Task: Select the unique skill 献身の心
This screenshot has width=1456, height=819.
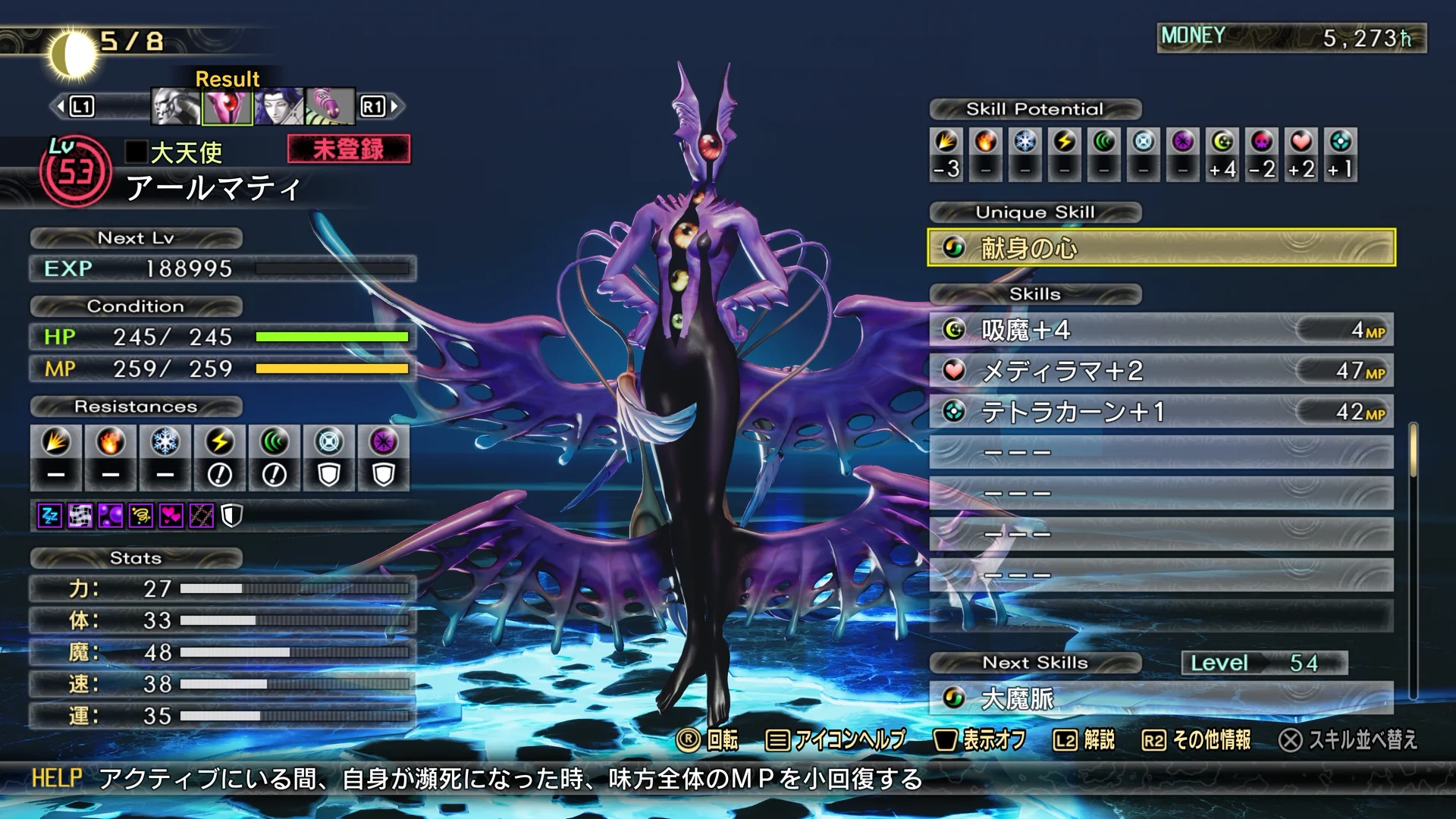Action: coord(1161,248)
